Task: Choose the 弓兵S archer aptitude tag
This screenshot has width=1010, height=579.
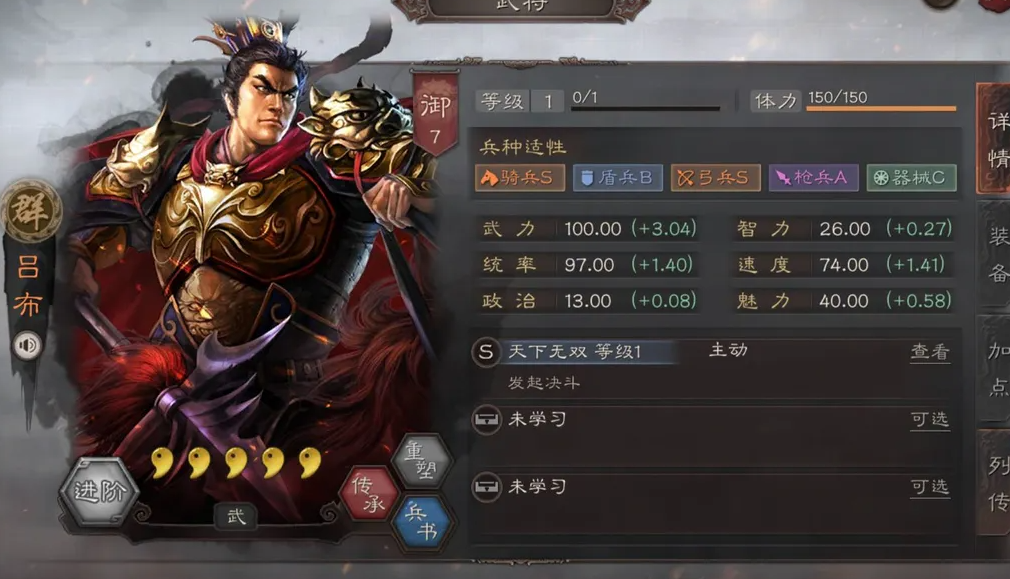Action: click(x=715, y=178)
